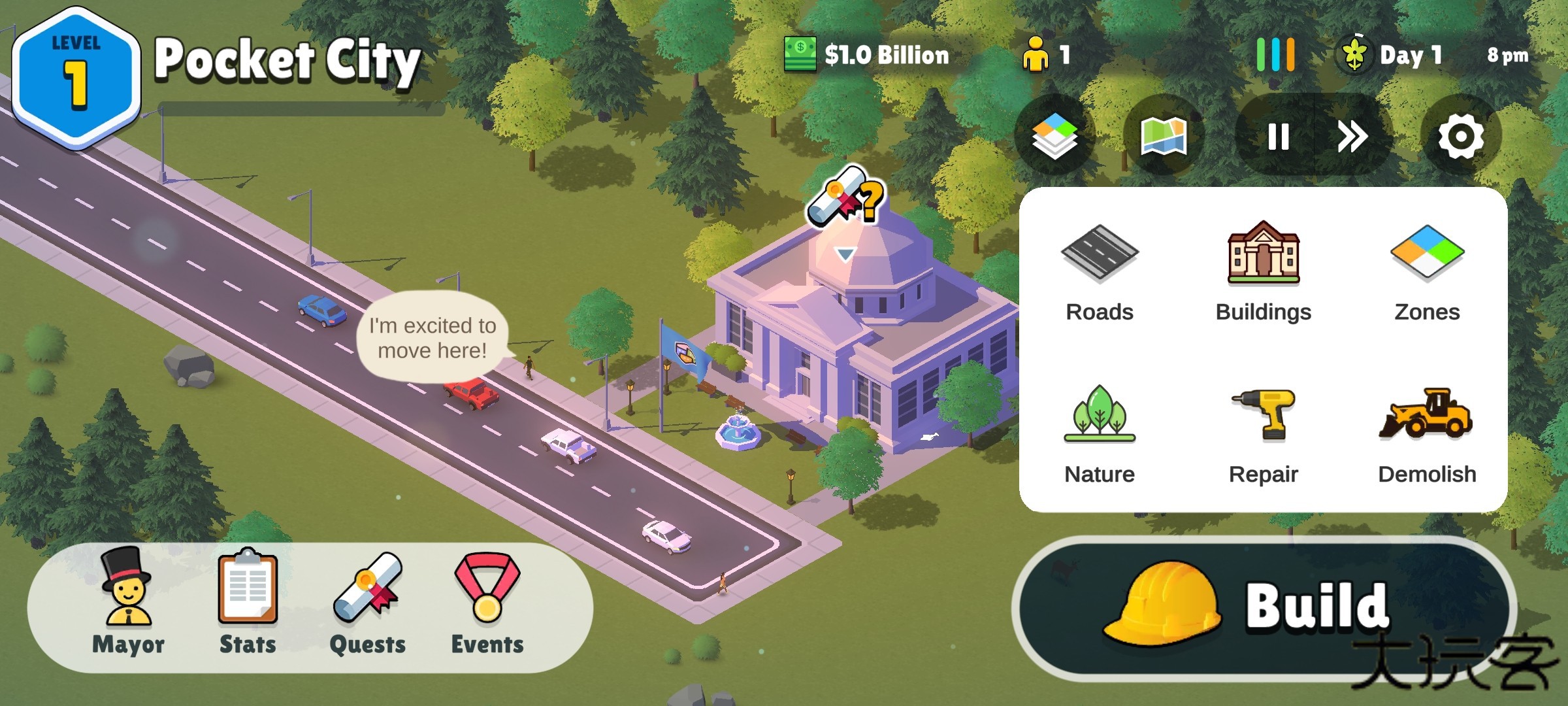Tap the population person icon
Image resolution: width=1568 pixels, height=706 pixels.
[1036, 55]
